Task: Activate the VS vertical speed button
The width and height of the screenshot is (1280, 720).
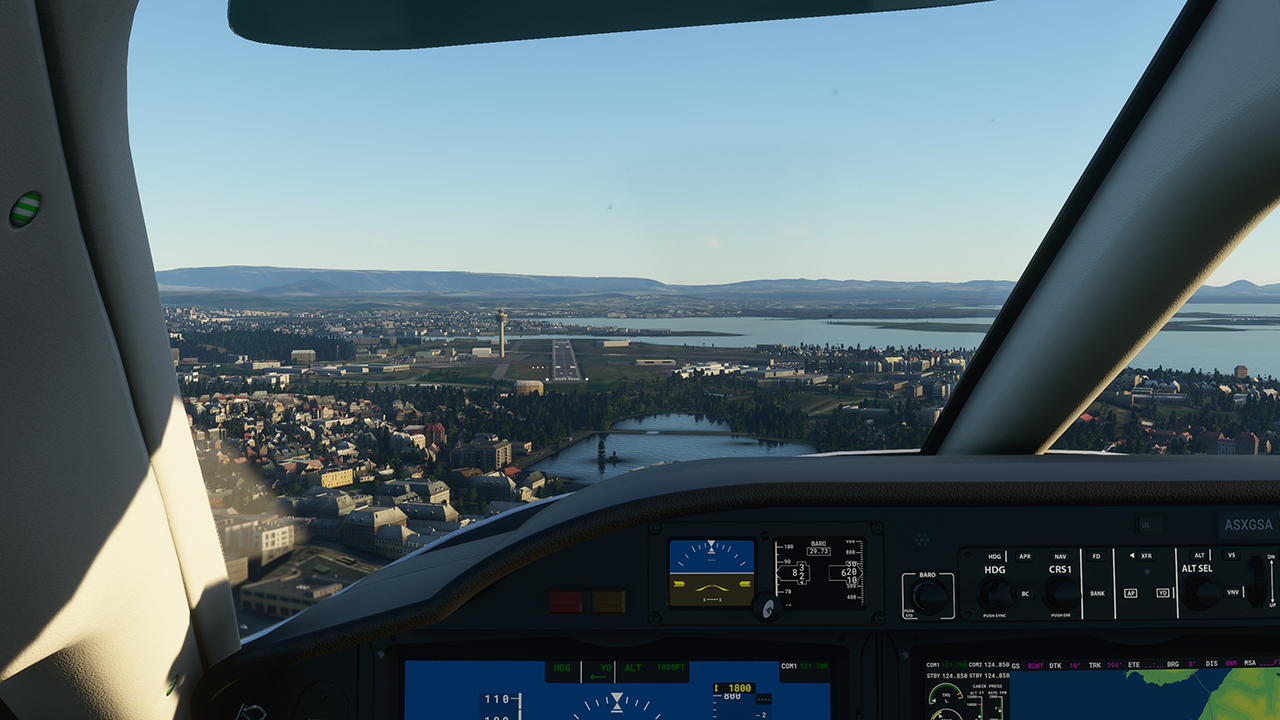Action: point(1232,556)
